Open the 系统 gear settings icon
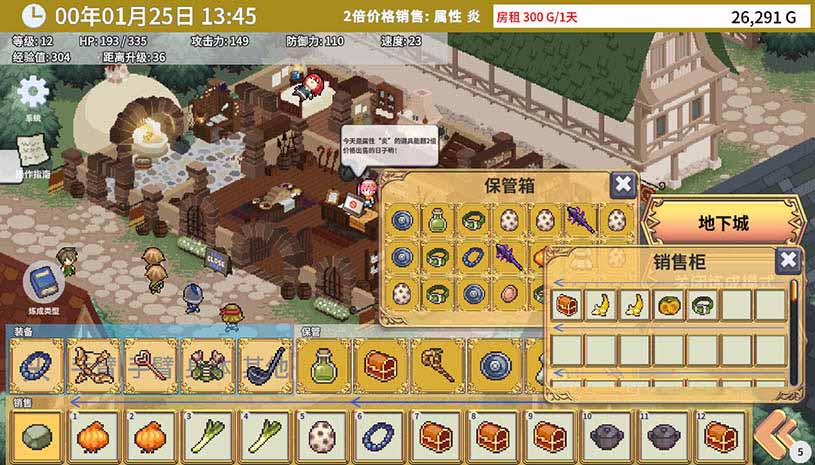 pos(33,93)
